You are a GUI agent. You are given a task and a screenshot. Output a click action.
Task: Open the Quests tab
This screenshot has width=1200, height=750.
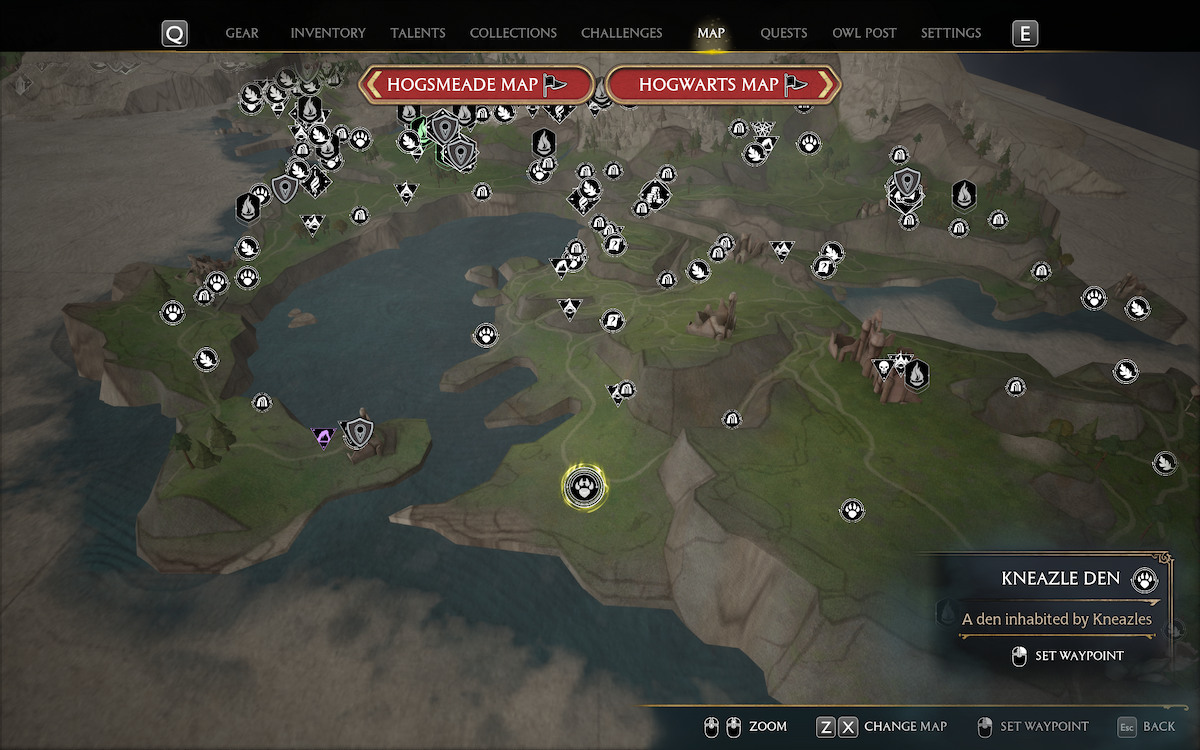783,33
